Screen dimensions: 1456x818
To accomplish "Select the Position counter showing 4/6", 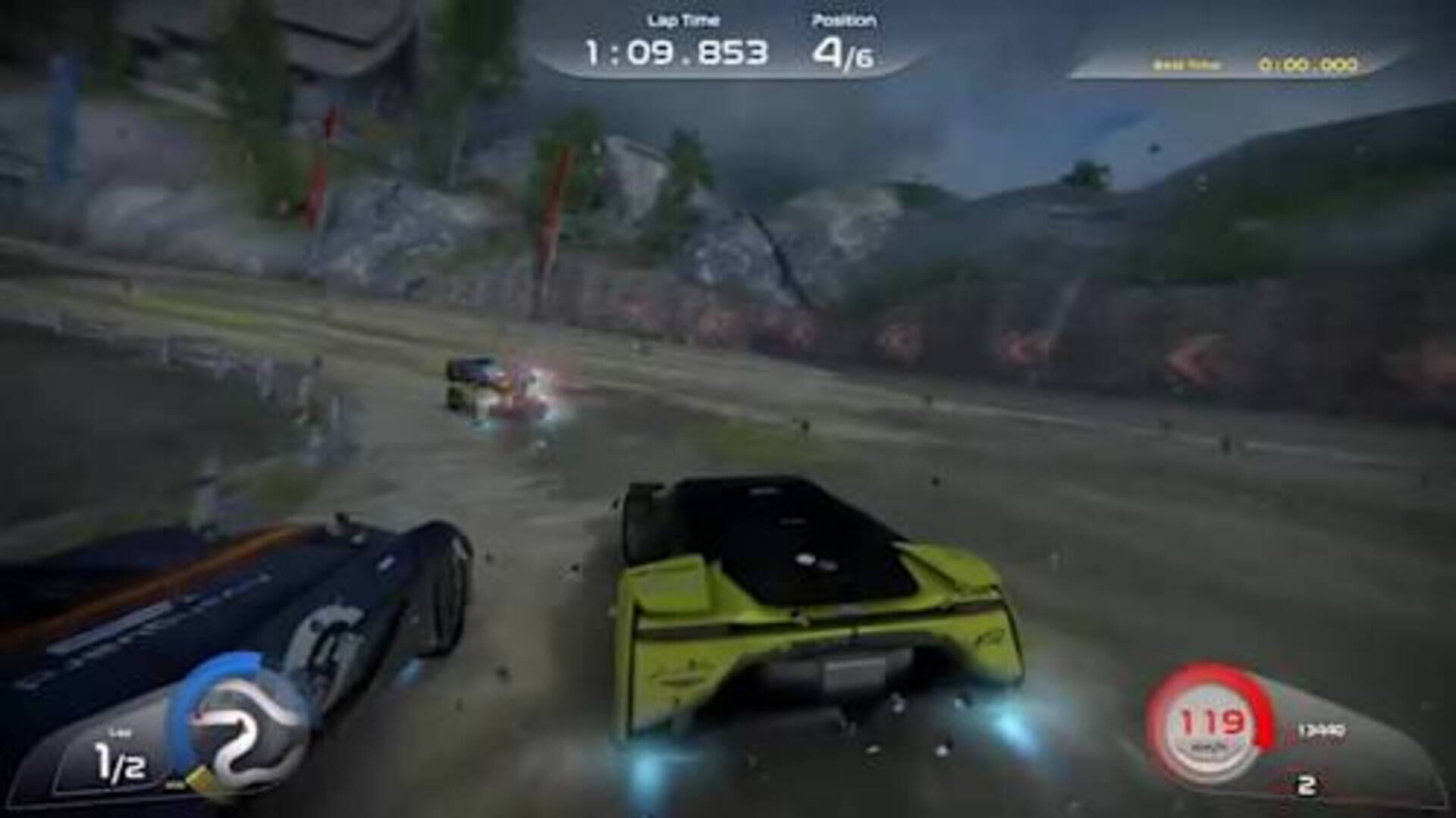I will pos(844,52).
